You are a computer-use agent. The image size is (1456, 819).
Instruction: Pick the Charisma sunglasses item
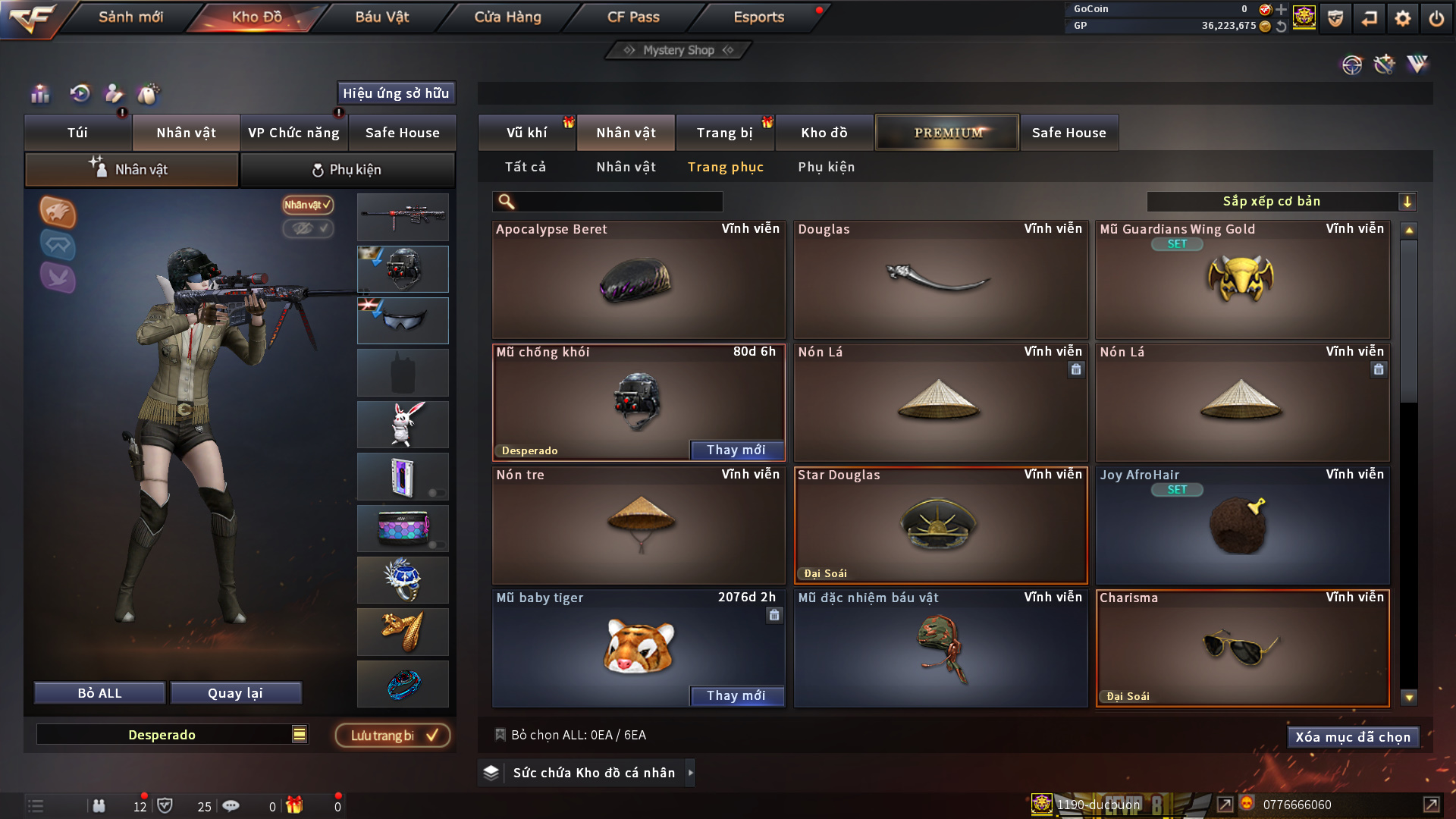click(x=1241, y=648)
